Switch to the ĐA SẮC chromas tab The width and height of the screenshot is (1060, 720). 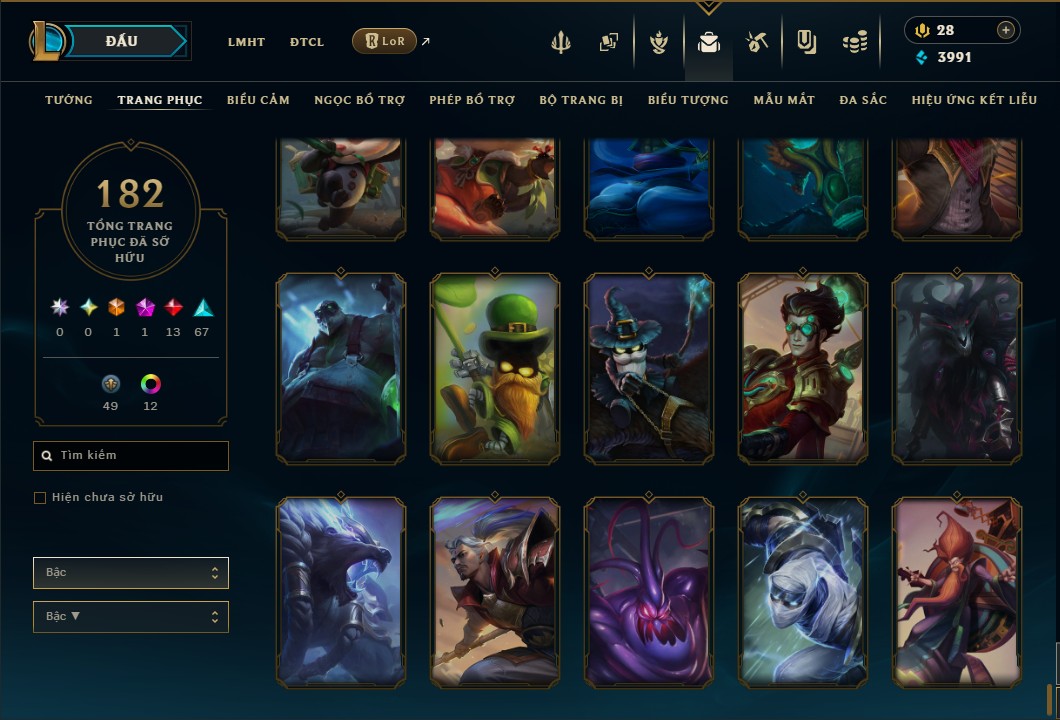(863, 100)
